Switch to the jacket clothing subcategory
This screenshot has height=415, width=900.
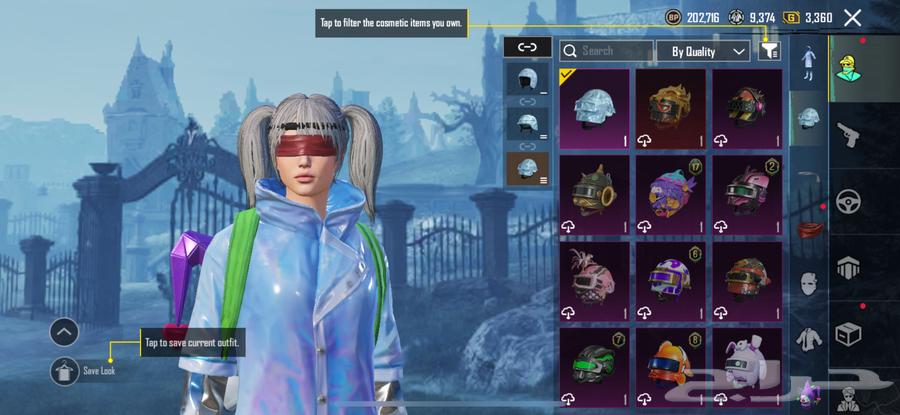(x=808, y=338)
